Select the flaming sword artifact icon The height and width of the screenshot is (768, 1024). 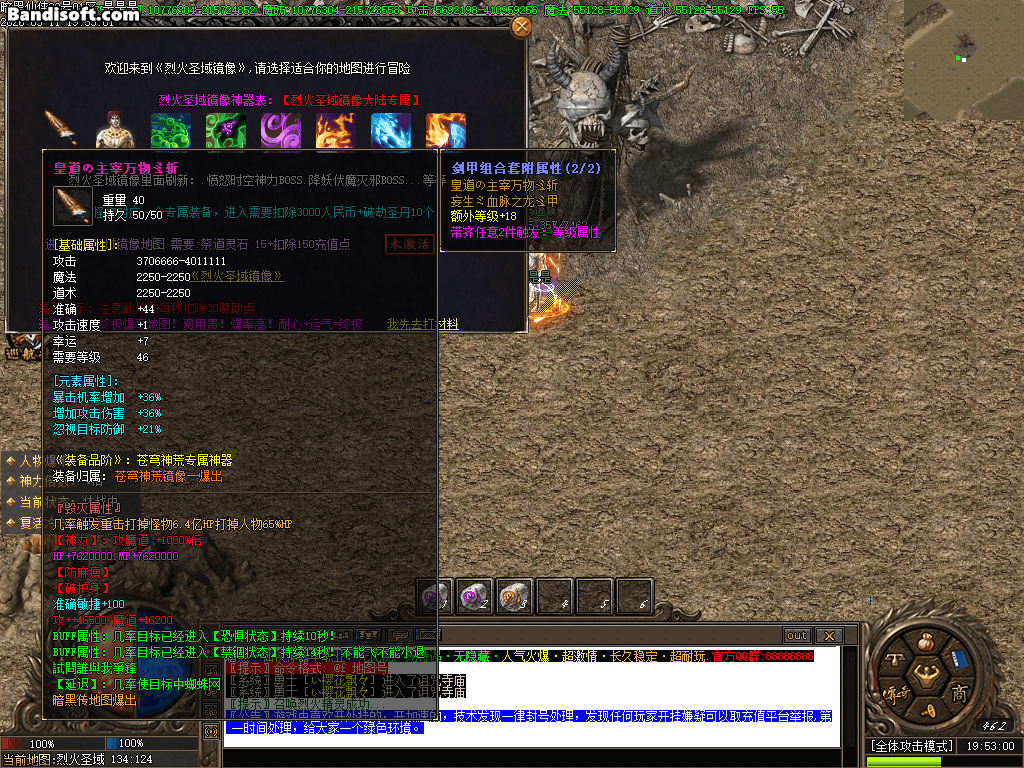coord(60,130)
